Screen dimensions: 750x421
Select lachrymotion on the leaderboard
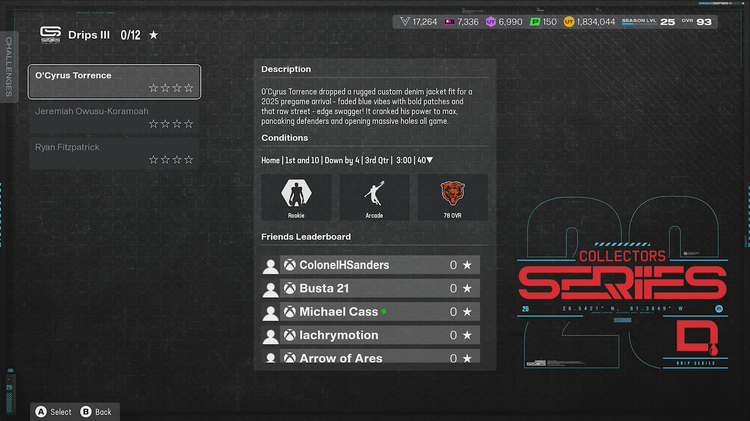380,335
